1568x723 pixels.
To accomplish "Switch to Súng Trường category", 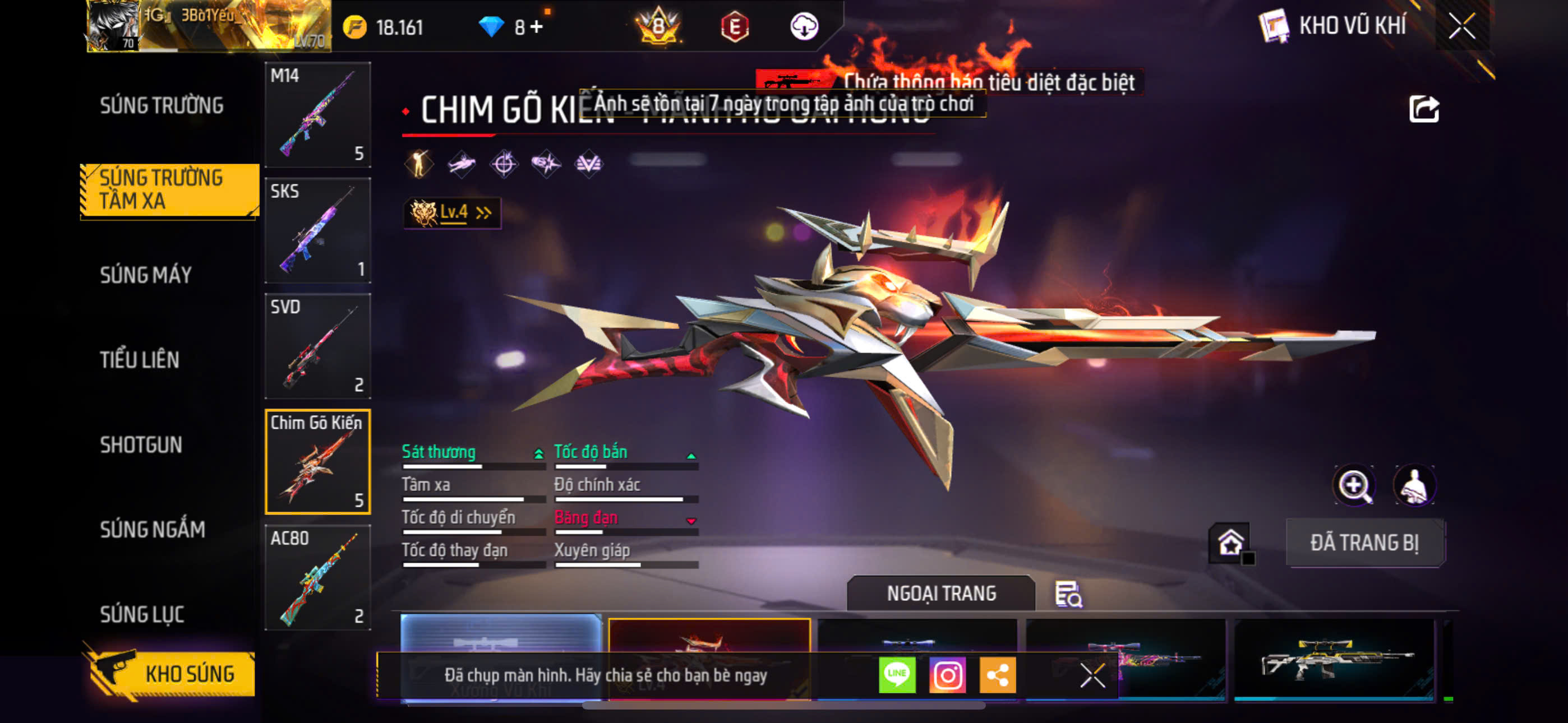I will [162, 105].
